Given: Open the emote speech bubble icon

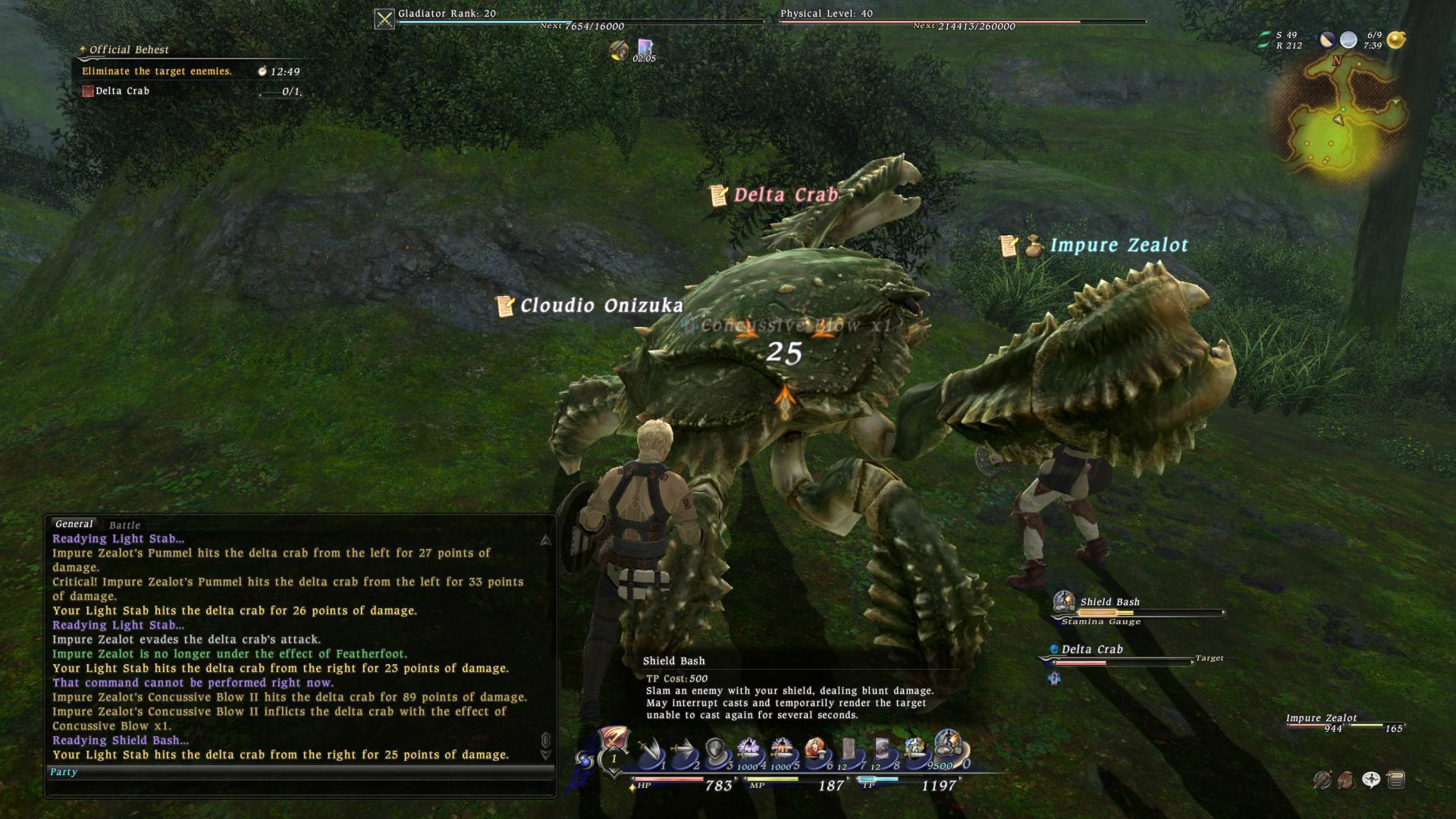Looking at the screenshot, I should (1371, 779).
